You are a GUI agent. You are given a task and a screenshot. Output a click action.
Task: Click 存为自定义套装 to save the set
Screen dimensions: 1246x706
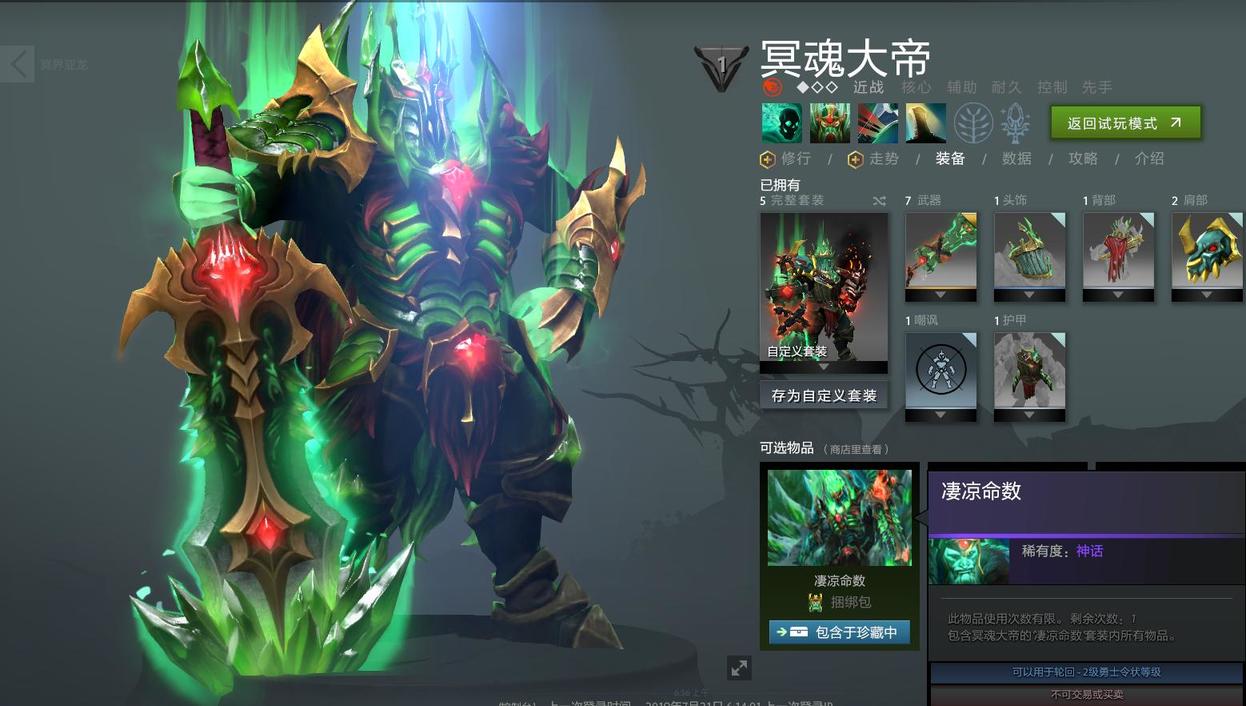pyautogui.click(x=823, y=395)
